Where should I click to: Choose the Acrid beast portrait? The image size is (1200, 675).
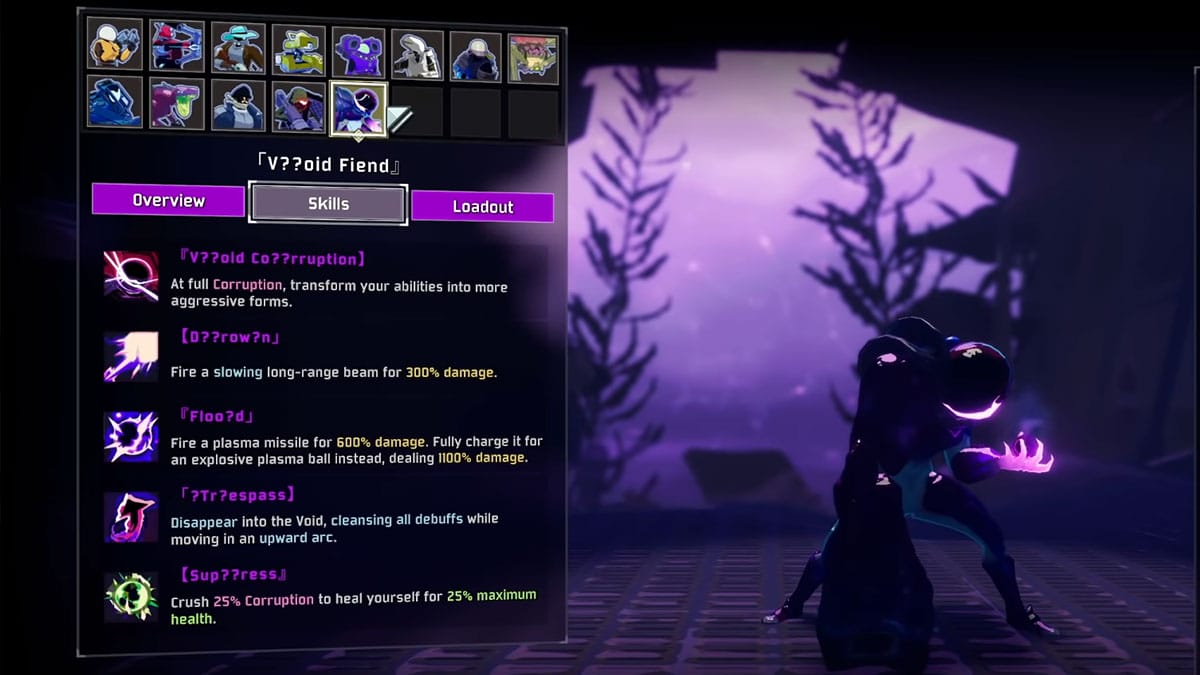click(x=177, y=104)
